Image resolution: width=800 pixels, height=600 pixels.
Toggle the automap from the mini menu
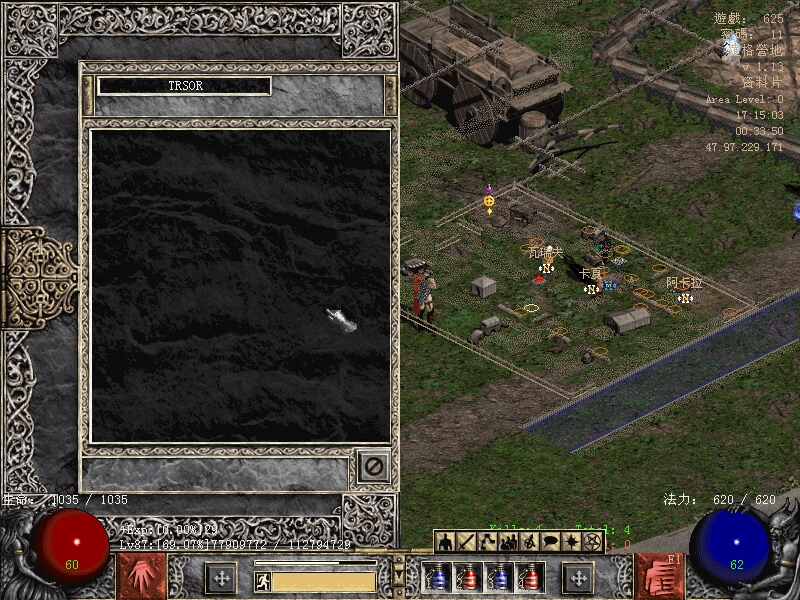tap(530, 542)
